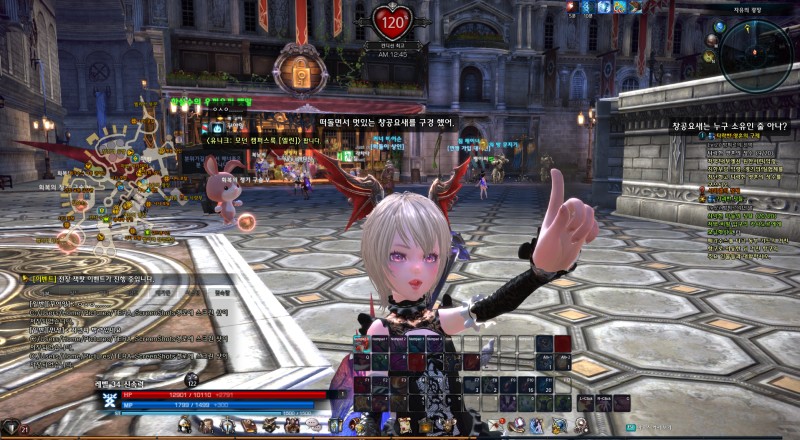Open the event announcement banner
This screenshot has height=440, width=800.
(x=90, y=279)
